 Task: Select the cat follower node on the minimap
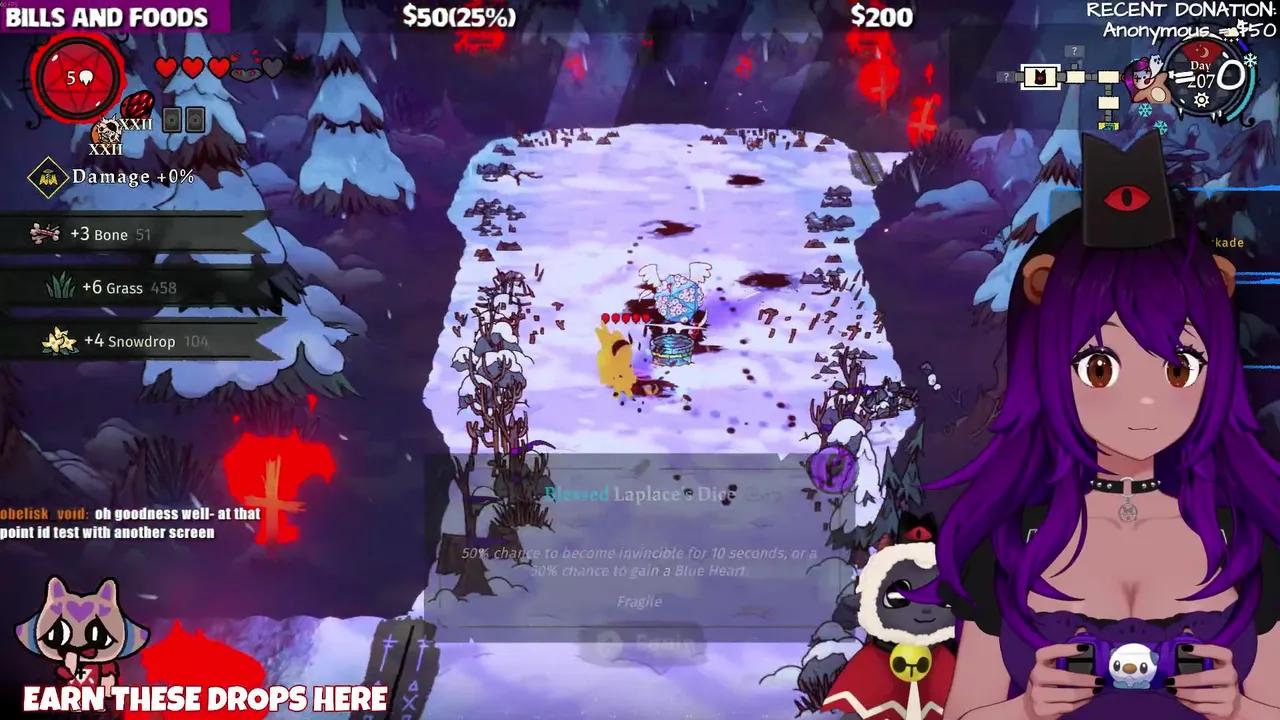[1040, 77]
